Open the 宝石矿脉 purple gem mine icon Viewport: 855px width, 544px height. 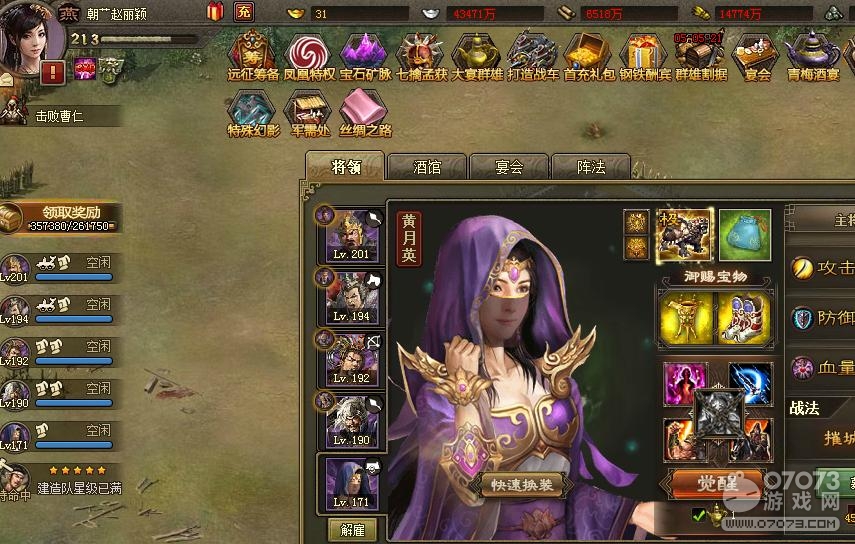[x=364, y=56]
